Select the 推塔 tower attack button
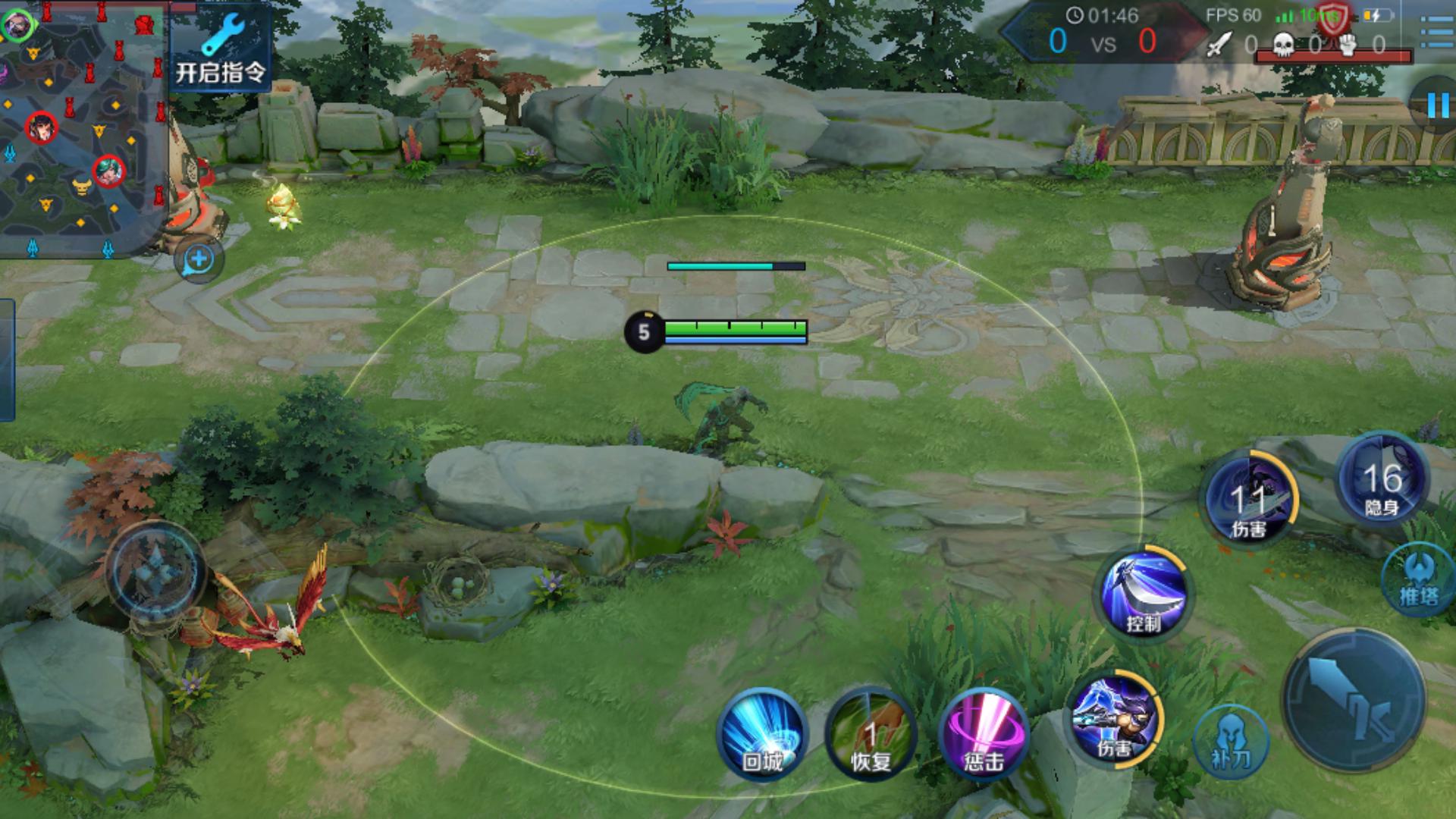Screen dimensions: 1456x819 (x=1418, y=579)
